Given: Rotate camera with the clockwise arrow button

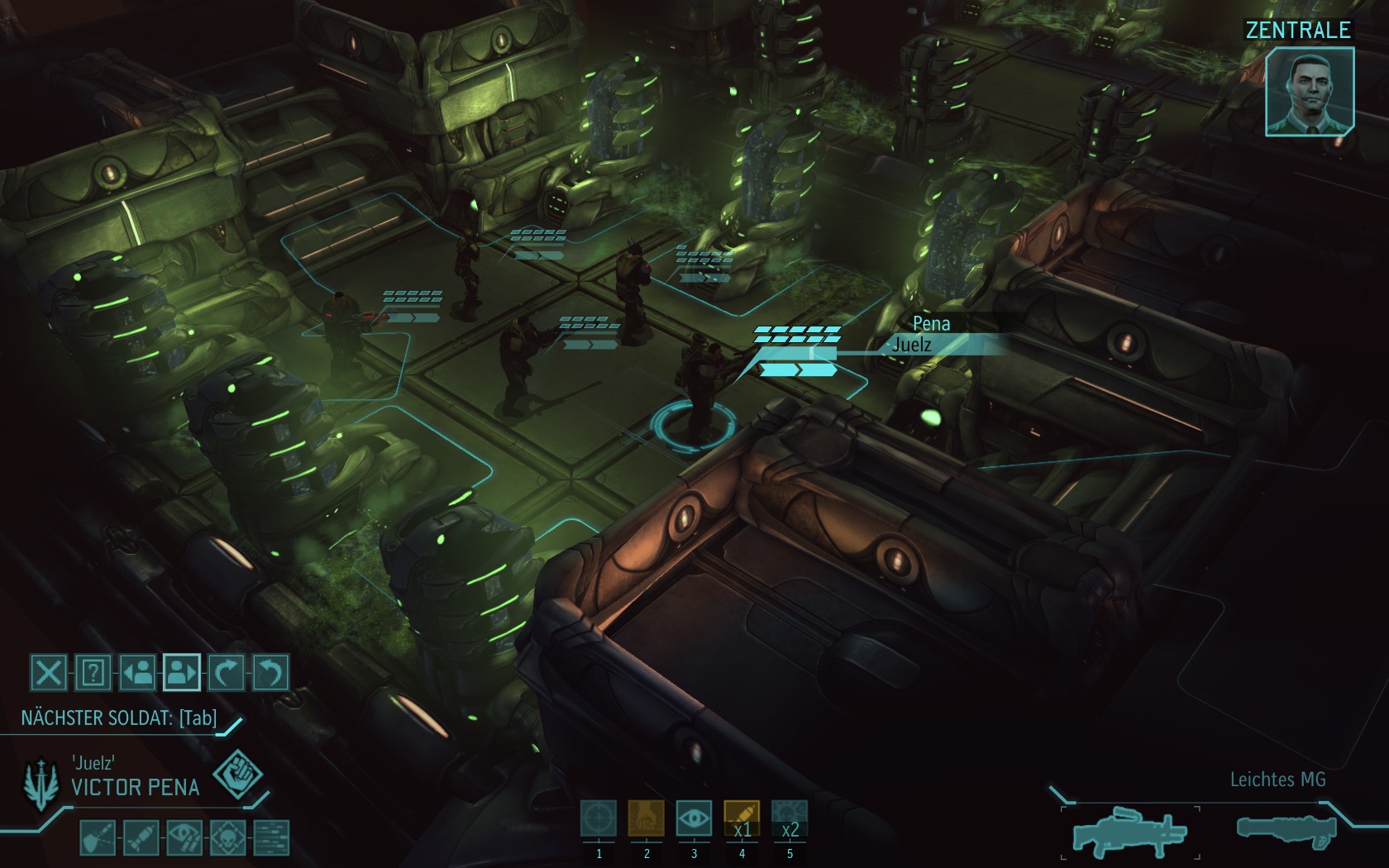Looking at the screenshot, I should click(x=226, y=672).
